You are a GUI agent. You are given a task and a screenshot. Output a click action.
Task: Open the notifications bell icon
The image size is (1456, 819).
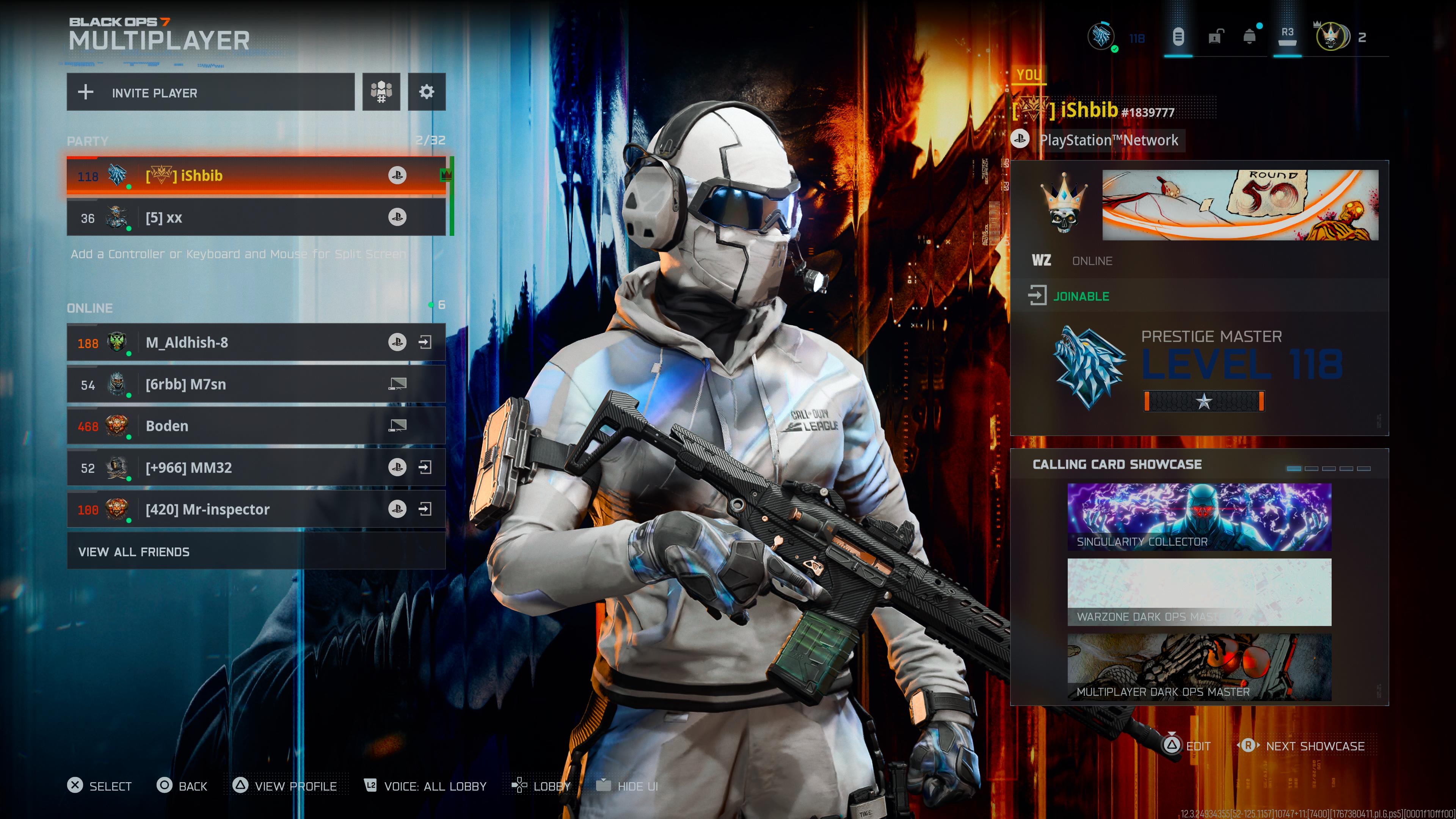pyautogui.click(x=1250, y=37)
